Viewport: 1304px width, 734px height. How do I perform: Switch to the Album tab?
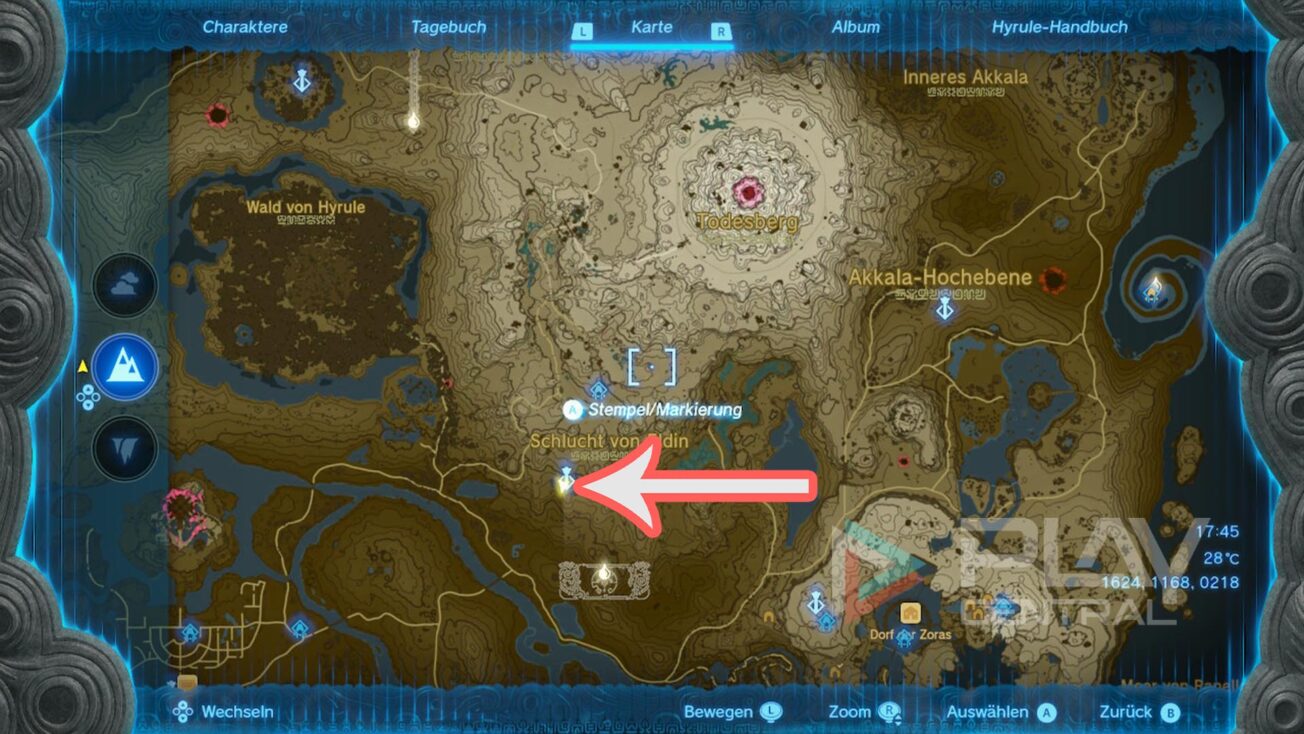click(x=855, y=27)
